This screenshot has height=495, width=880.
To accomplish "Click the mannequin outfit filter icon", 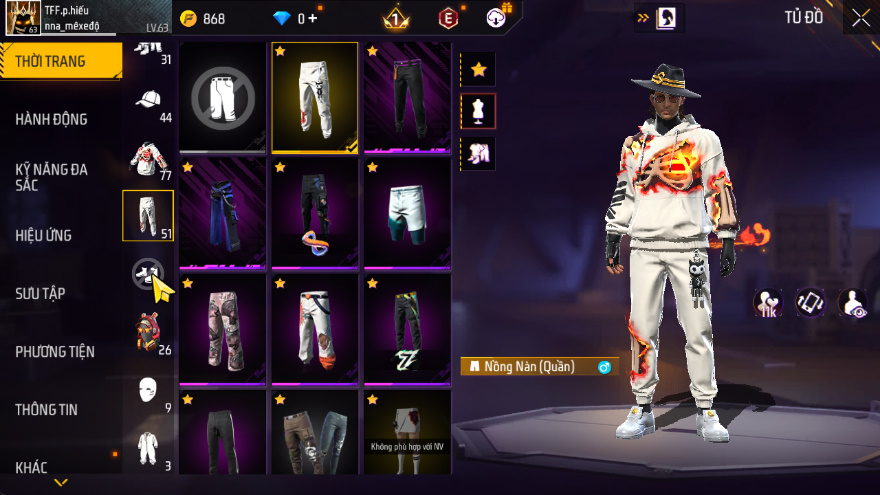I will coord(478,111).
